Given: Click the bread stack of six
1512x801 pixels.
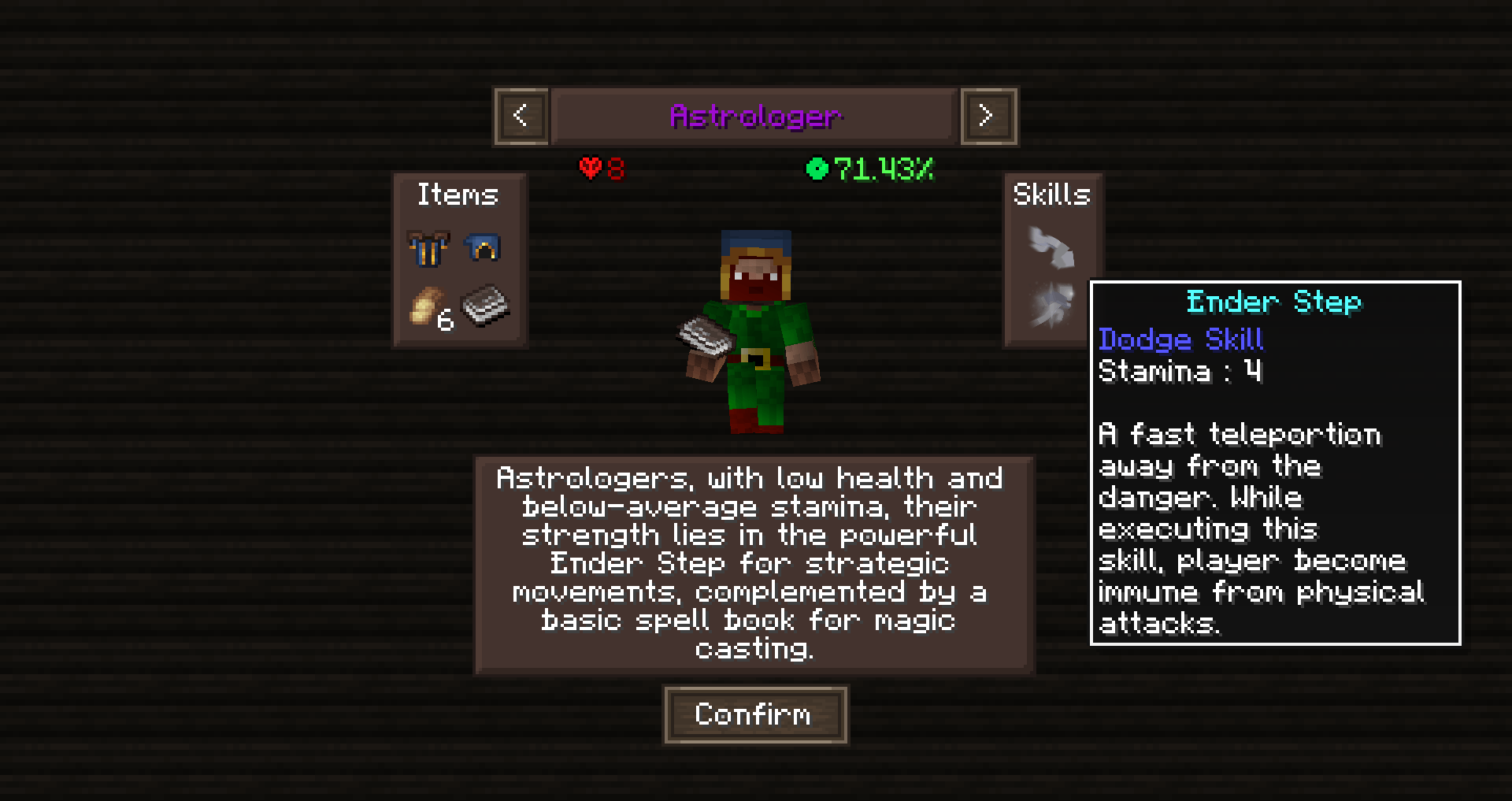Looking at the screenshot, I should 429,306.
